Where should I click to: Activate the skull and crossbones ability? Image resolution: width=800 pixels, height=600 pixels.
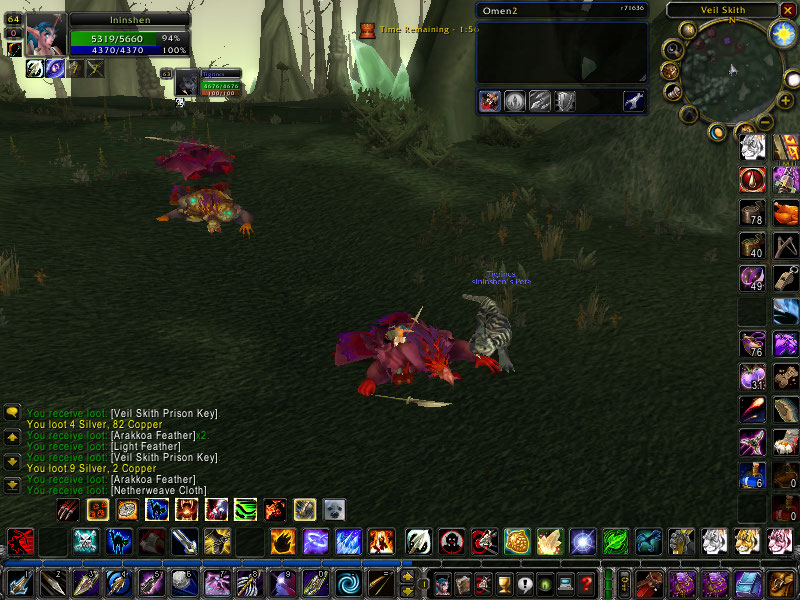[88, 542]
